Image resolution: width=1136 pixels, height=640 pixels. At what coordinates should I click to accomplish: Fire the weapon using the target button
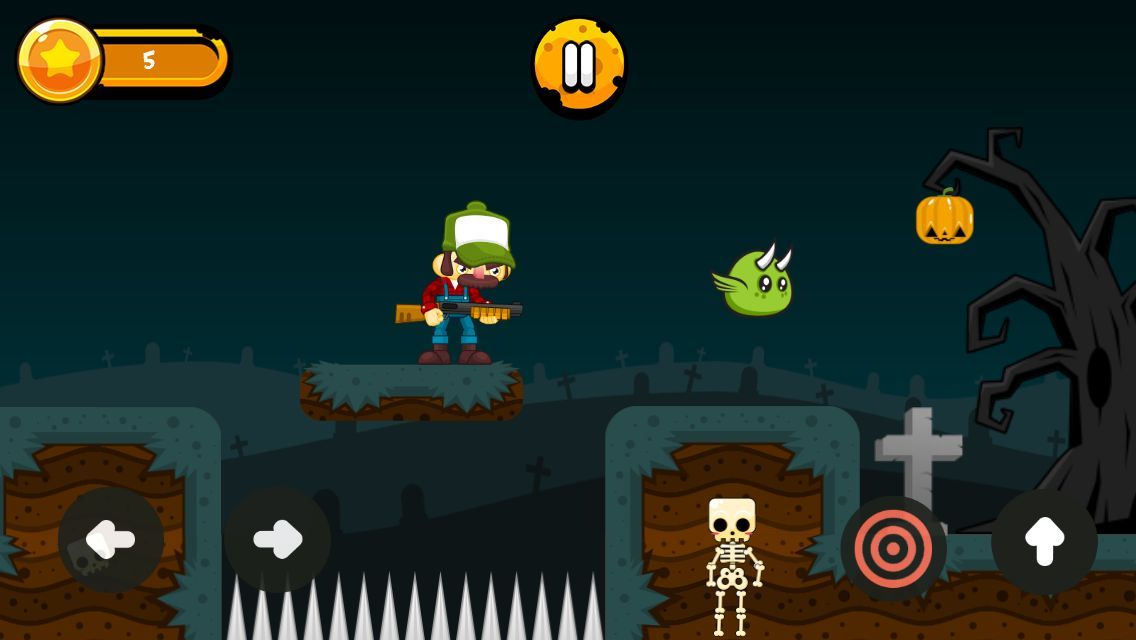pyautogui.click(x=893, y=549)
